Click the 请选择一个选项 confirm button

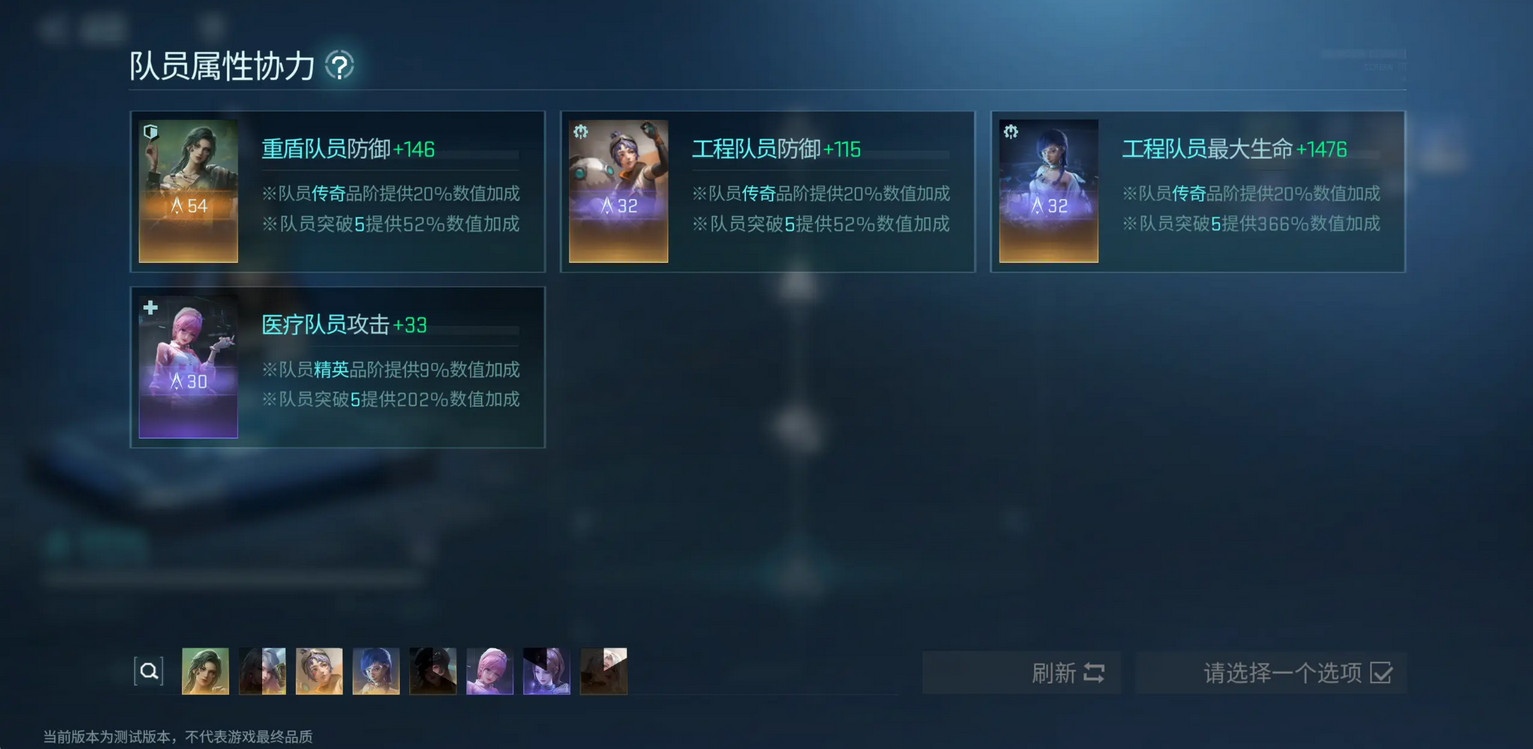coord(1271,673)
